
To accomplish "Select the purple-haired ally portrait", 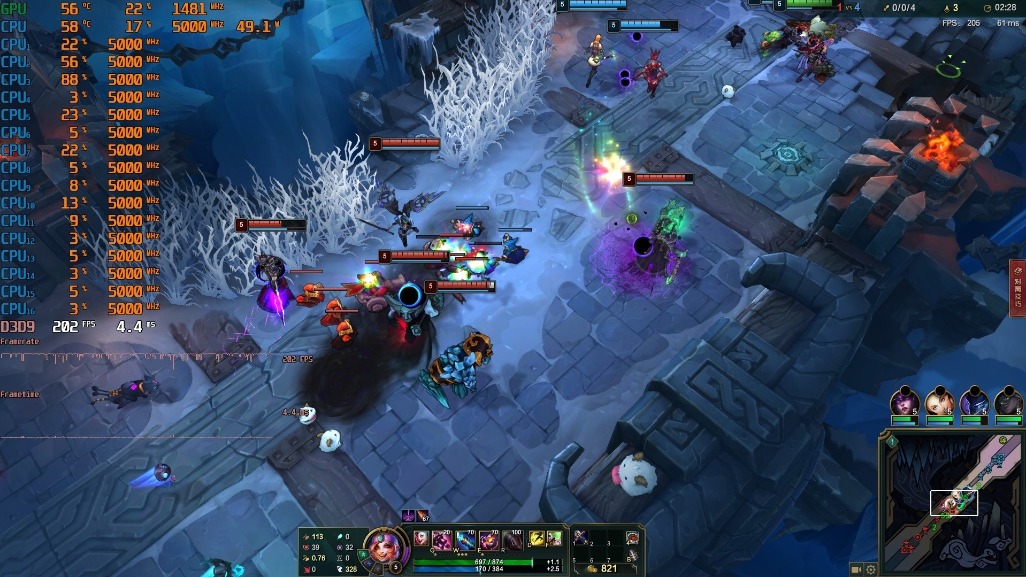I will pyautogui.click(x=904, y=401).
